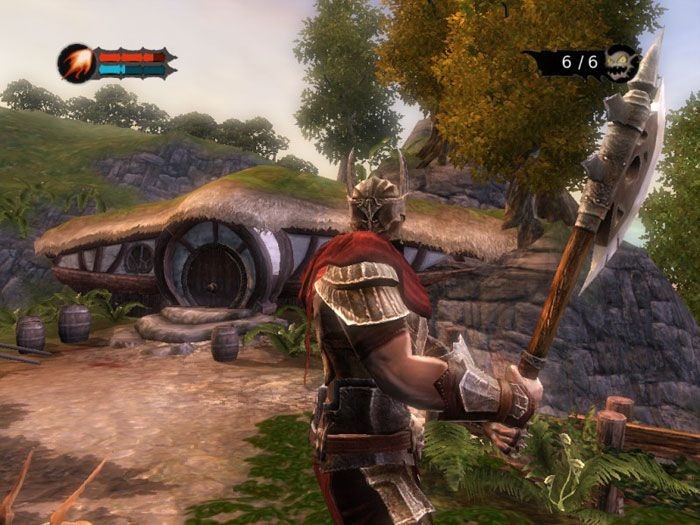Click the minion horde skull icon
The image size is (700, 525).
(620, 62)
